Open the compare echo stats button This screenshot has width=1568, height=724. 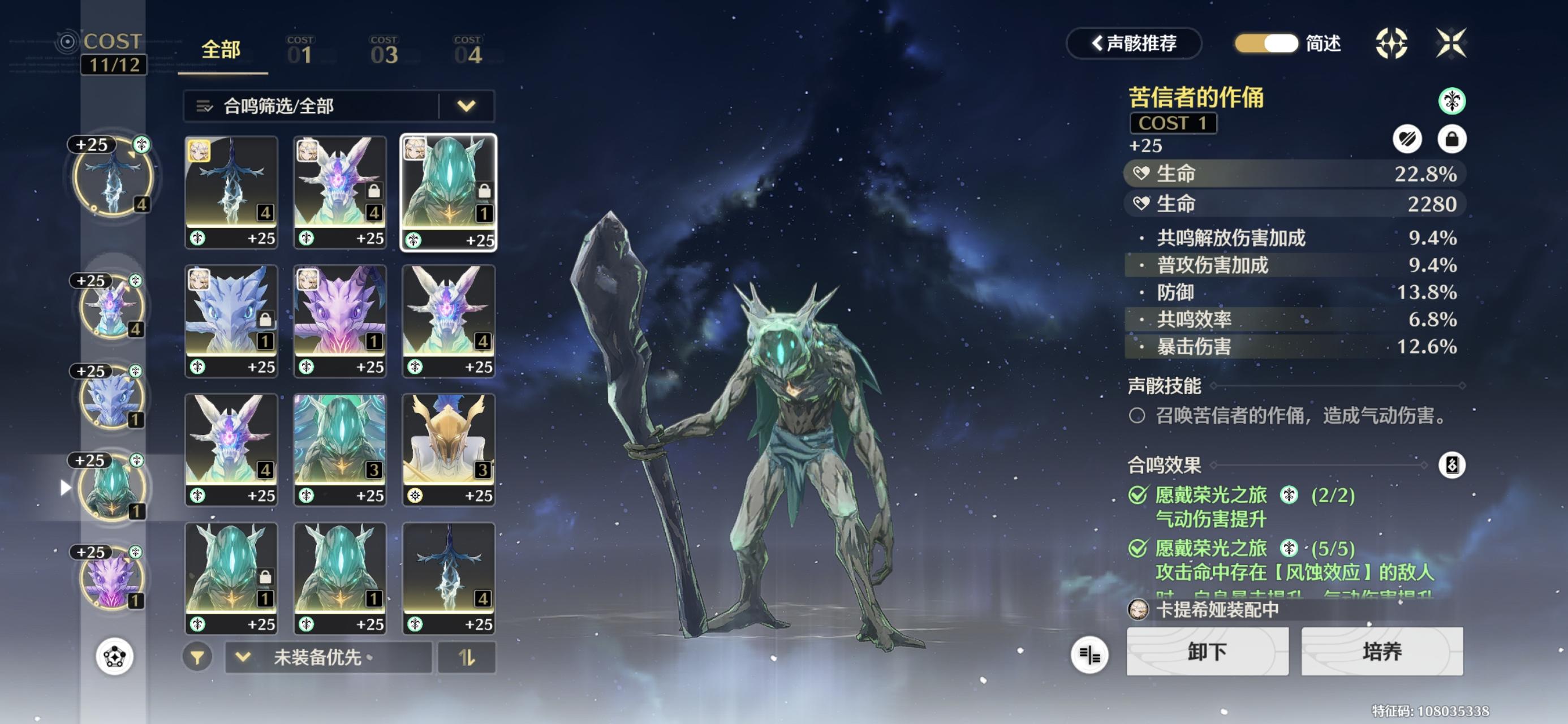pyautogui.click(x=1089, y=655)
